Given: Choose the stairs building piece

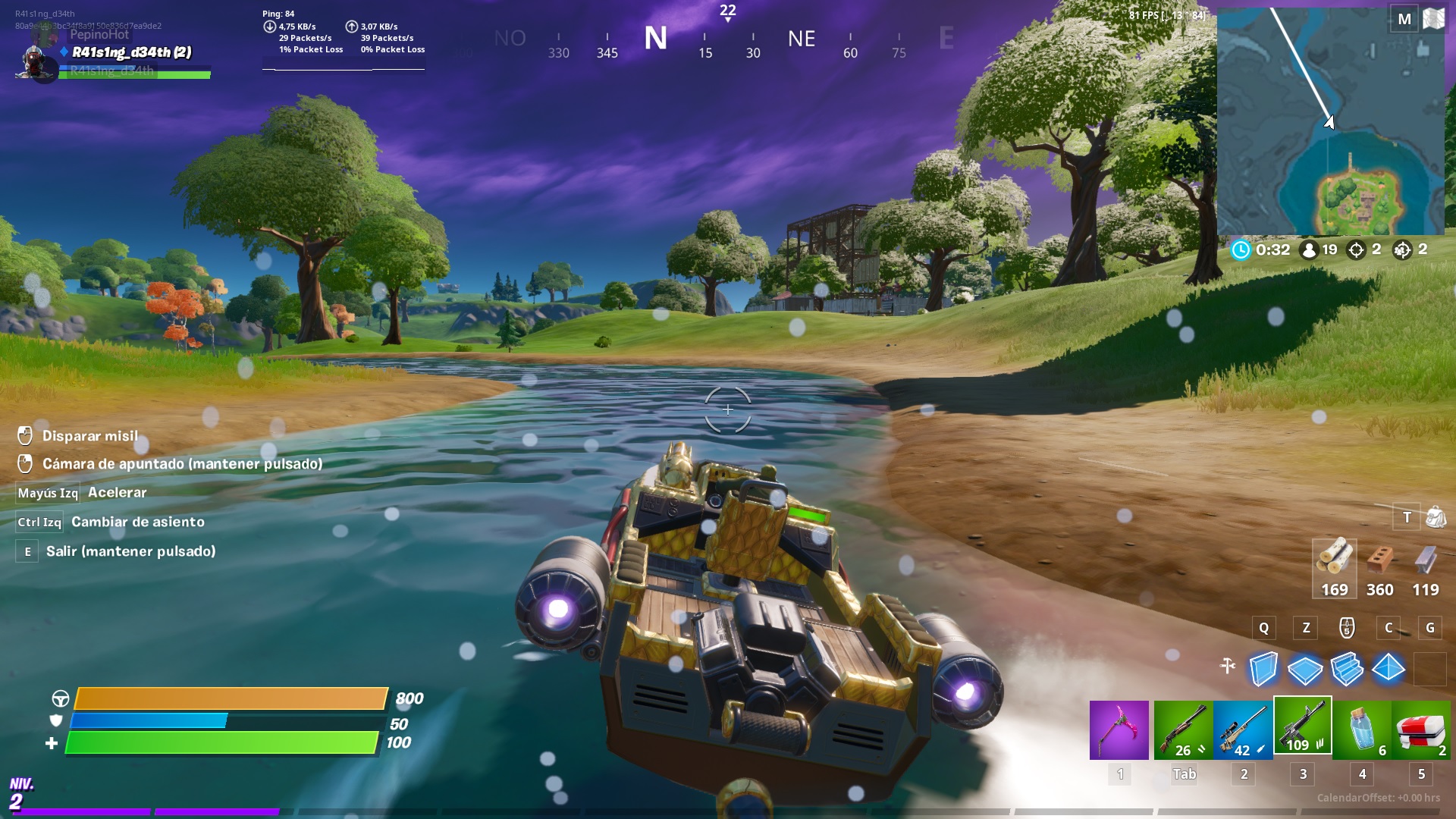Looking at the screenshot, I should pos(1347,669).
